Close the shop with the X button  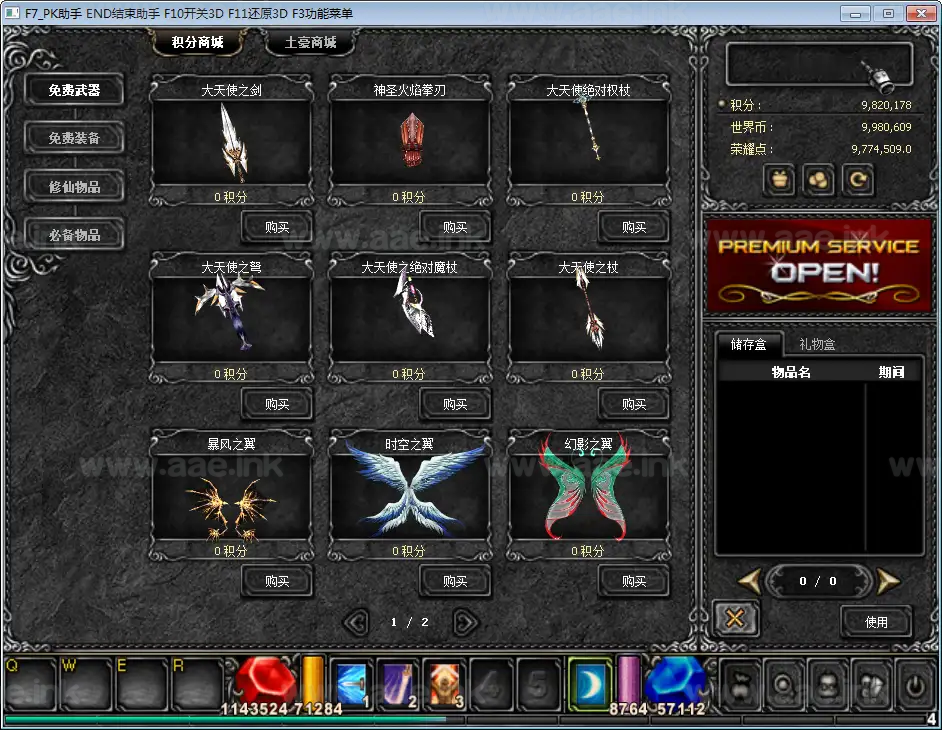[735, 619]
